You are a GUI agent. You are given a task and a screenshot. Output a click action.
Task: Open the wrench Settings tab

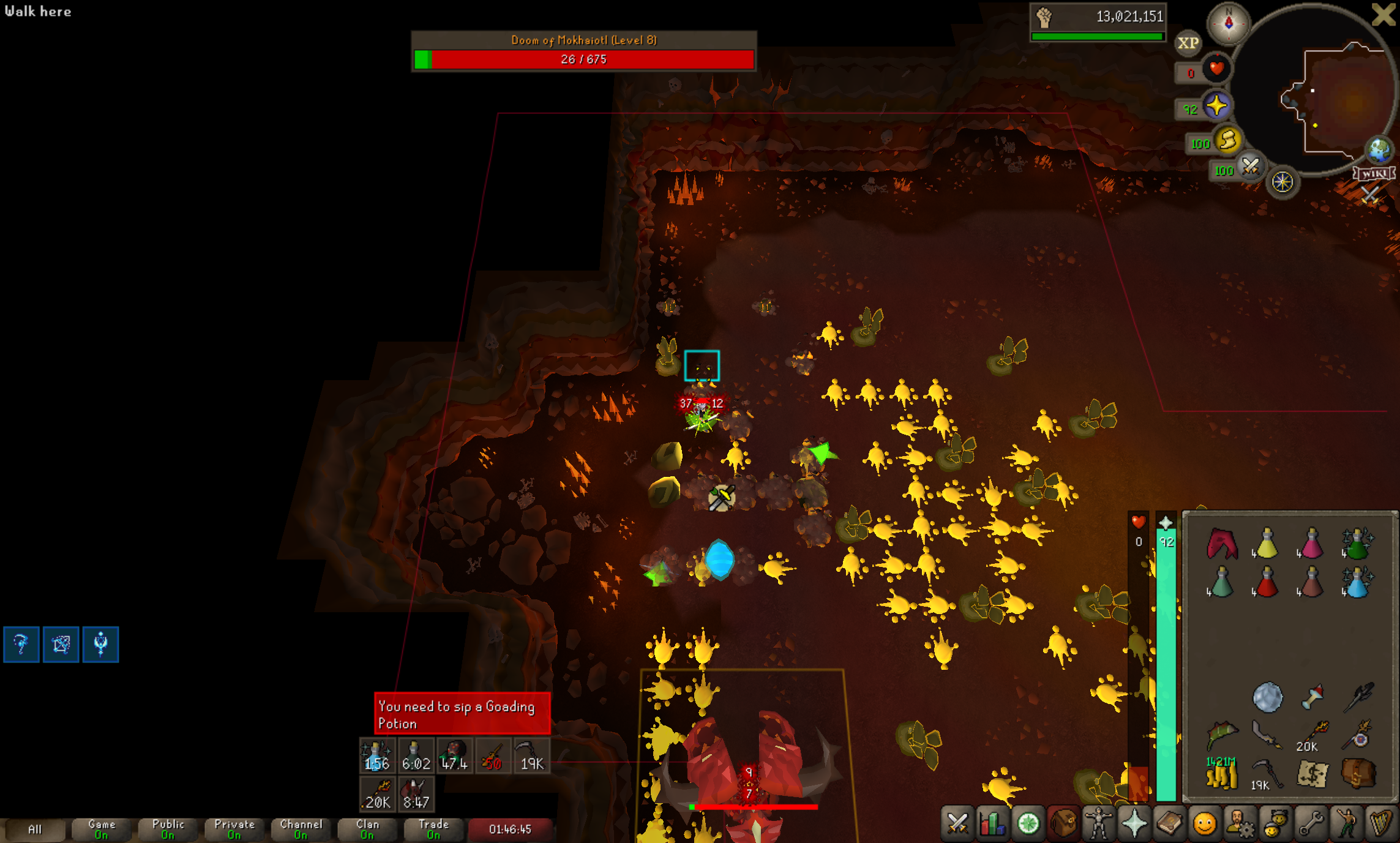(x=1311, y=823)
